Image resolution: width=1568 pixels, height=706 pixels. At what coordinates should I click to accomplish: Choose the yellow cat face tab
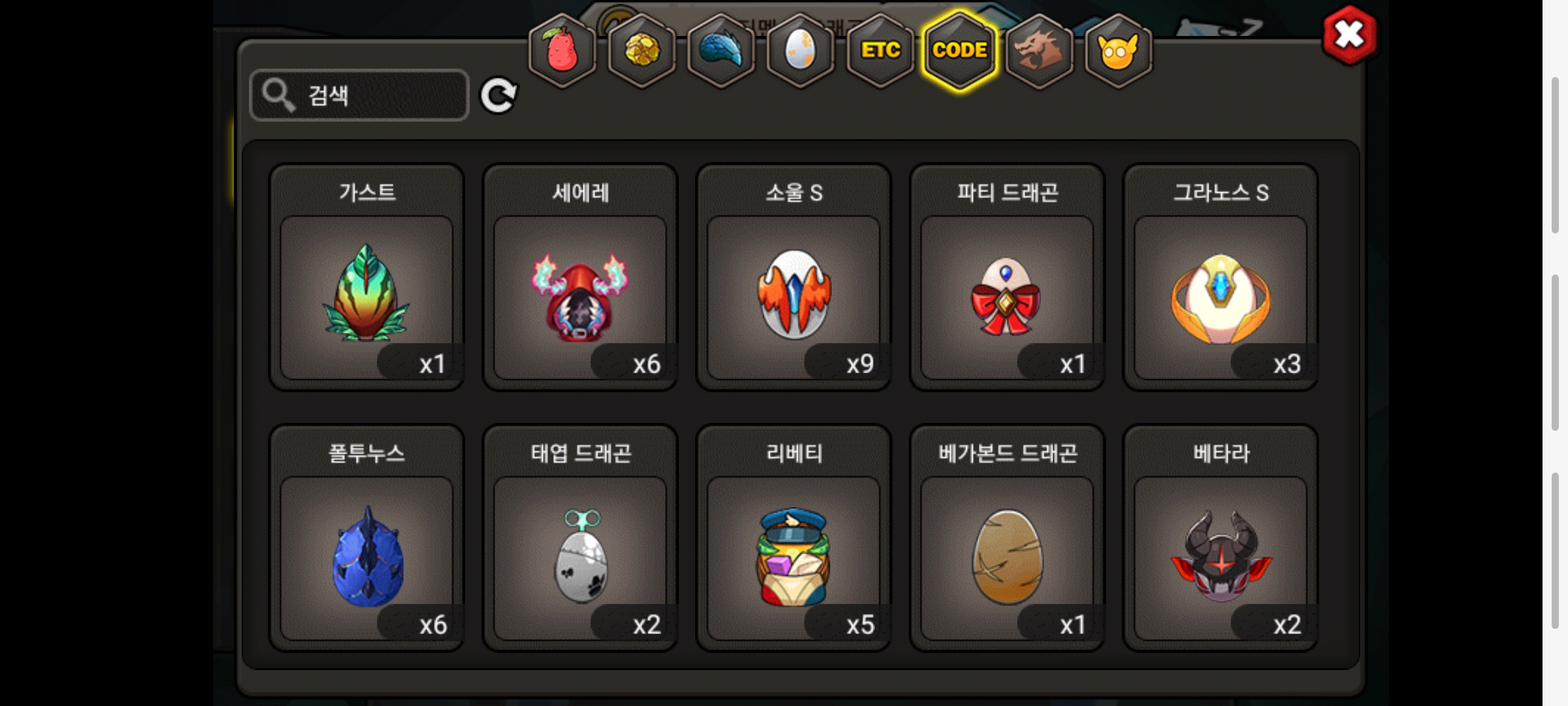pyautogui.click(x=1118, y=50)
